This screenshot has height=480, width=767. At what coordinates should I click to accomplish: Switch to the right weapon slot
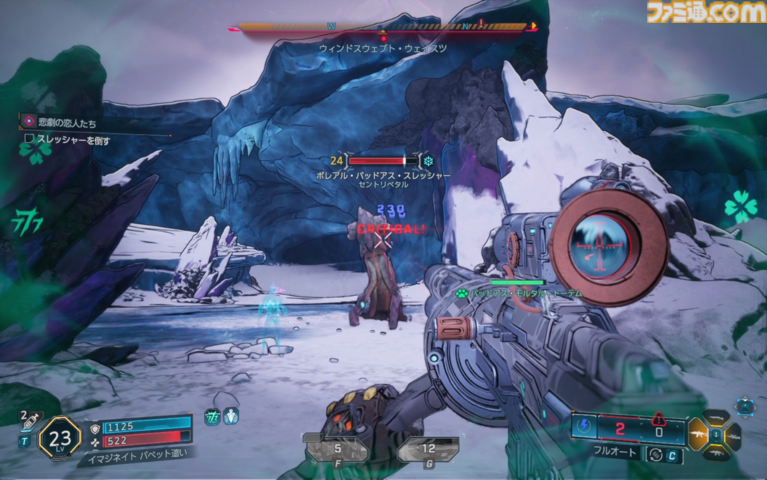[735, 436]
